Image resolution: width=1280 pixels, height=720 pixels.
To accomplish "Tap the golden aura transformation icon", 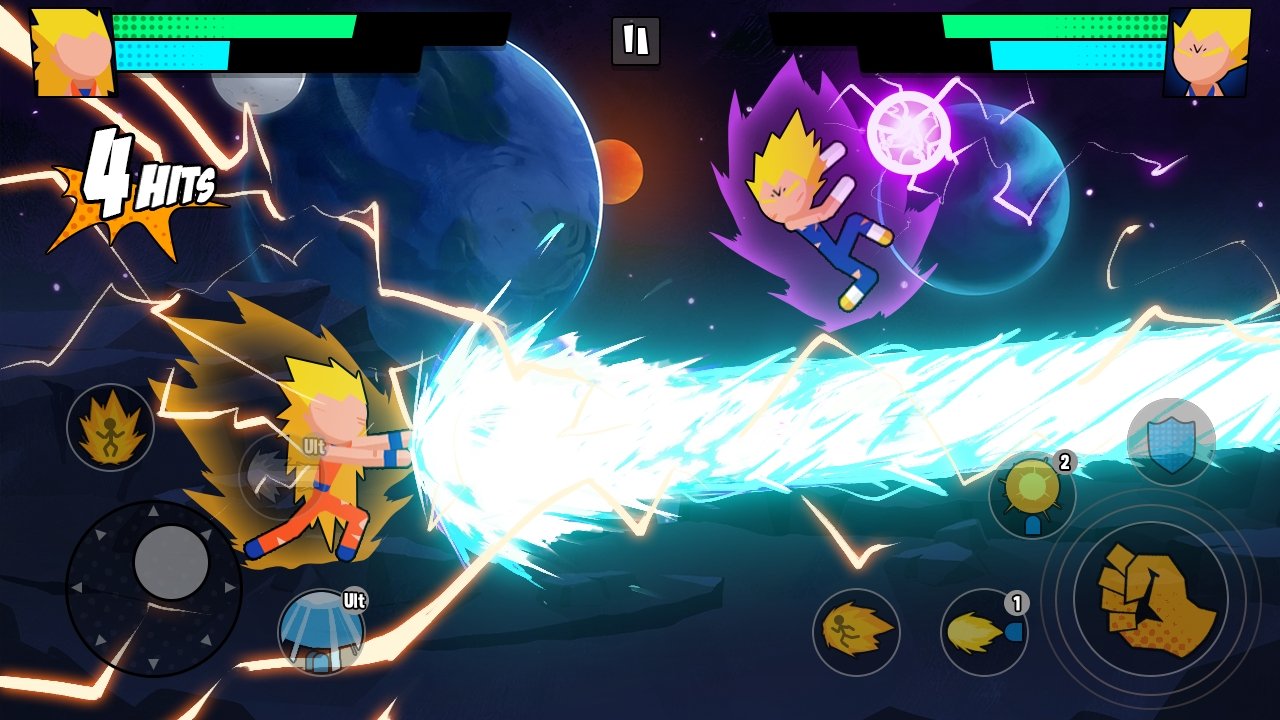I will [110, 427].
